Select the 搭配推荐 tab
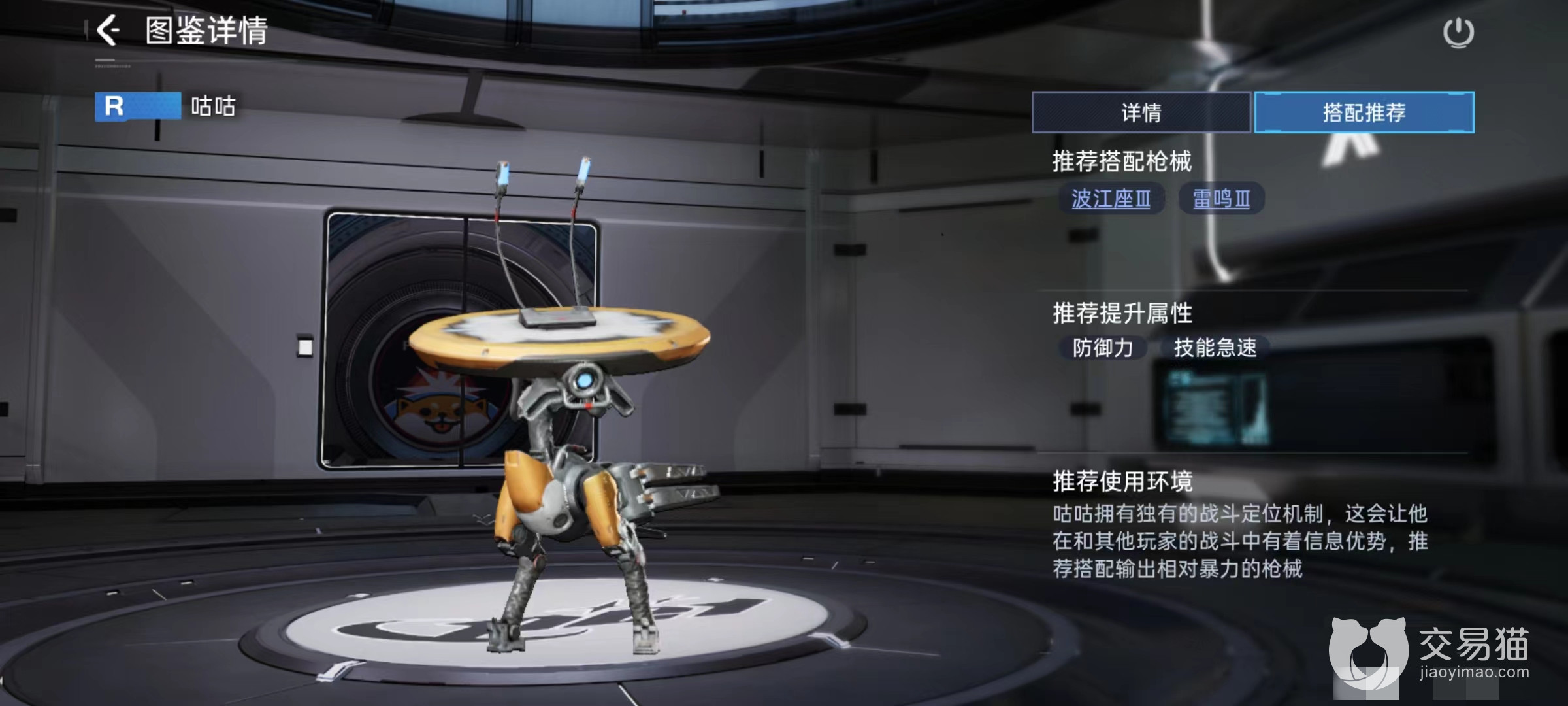 click(1364, 112)
